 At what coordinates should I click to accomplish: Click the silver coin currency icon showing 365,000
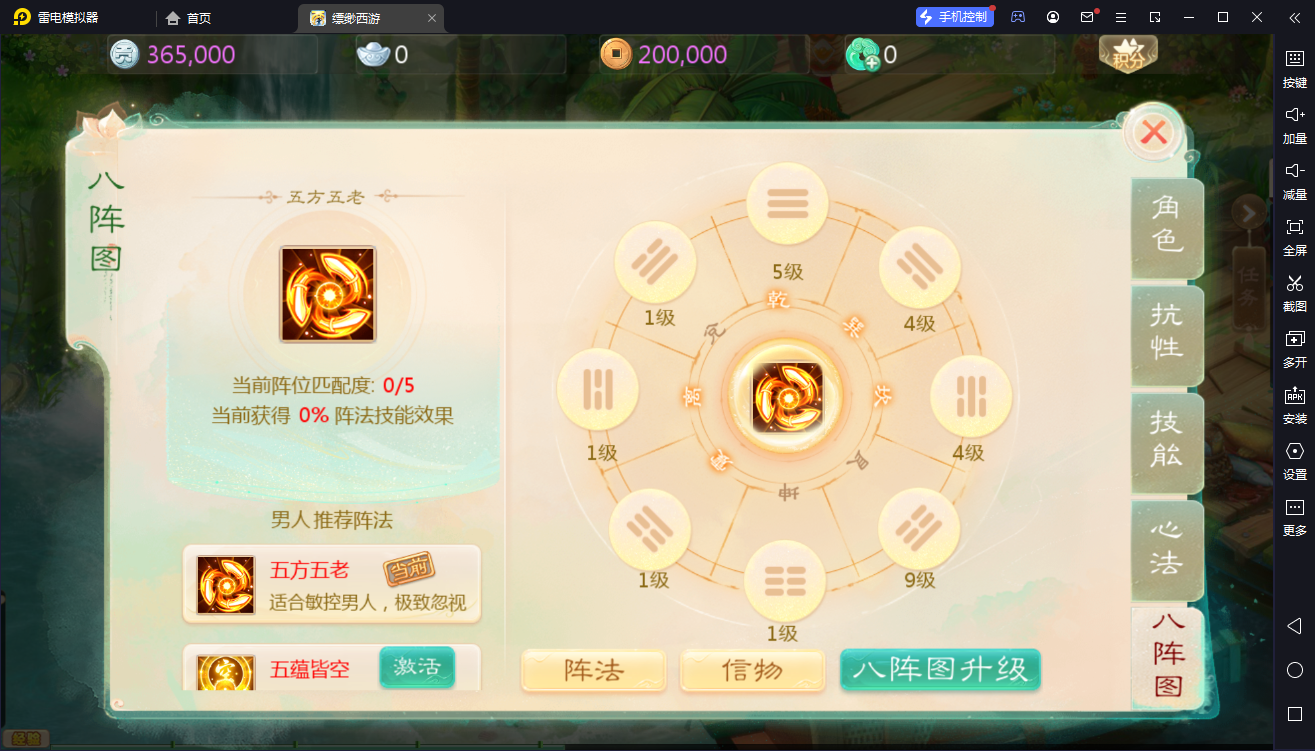[123, 52]
